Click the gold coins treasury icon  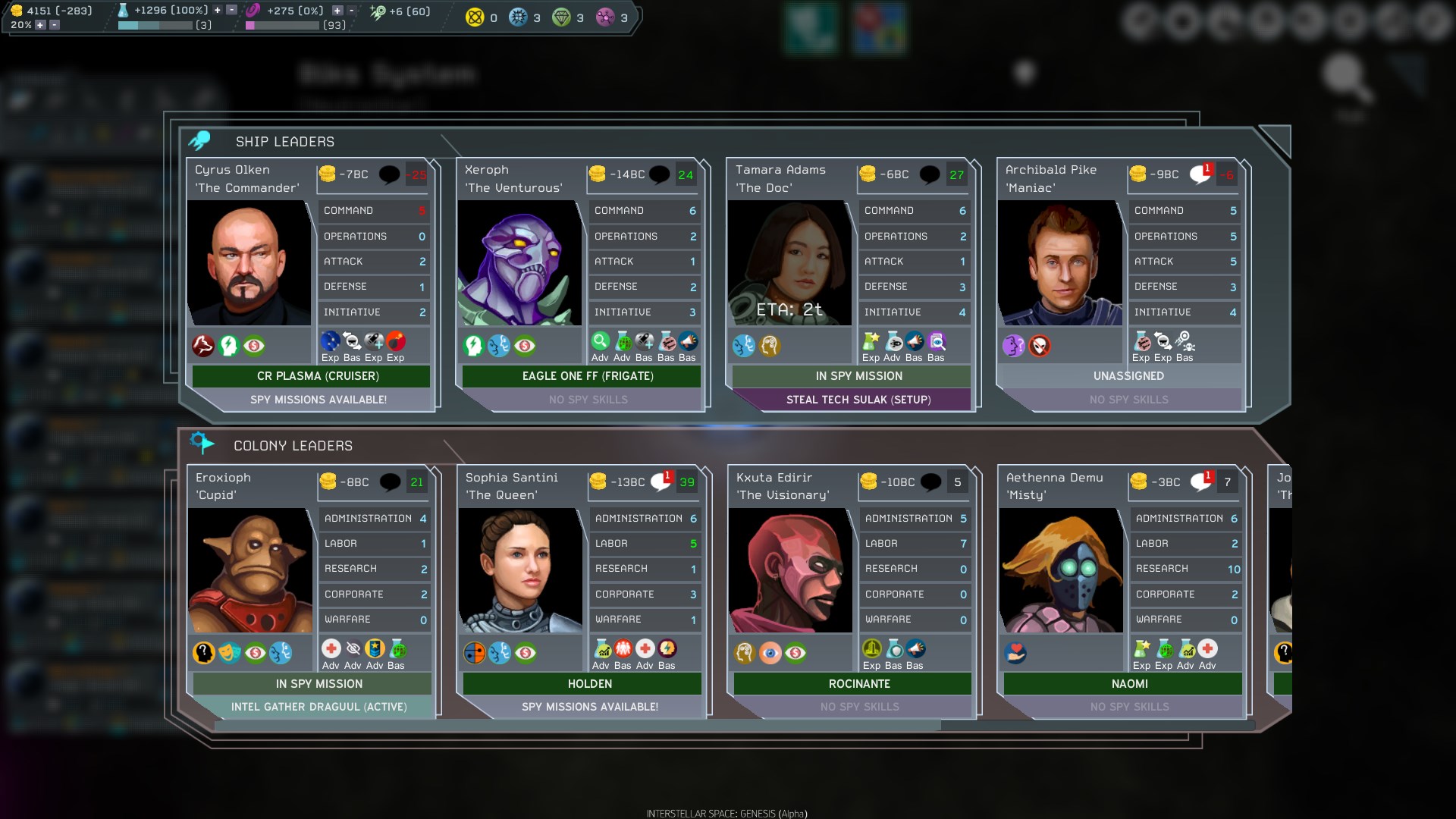tap(15, 10)
